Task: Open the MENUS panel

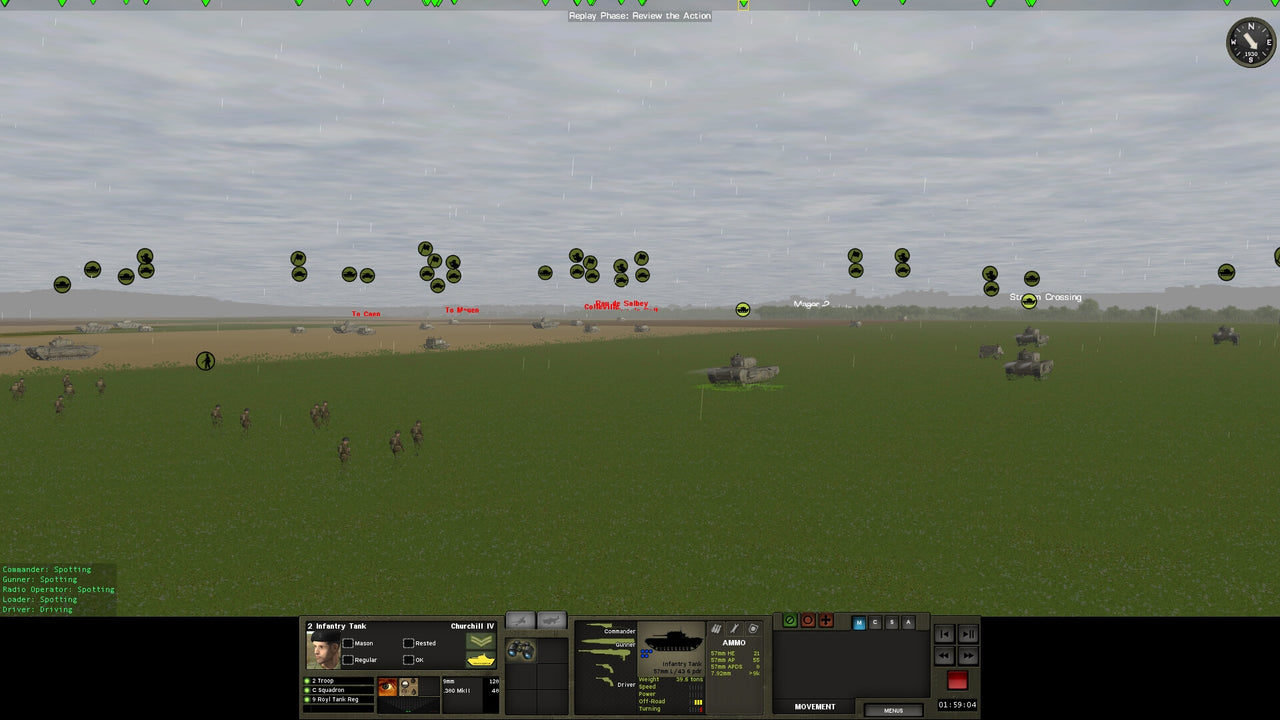Action: point(893,710)
